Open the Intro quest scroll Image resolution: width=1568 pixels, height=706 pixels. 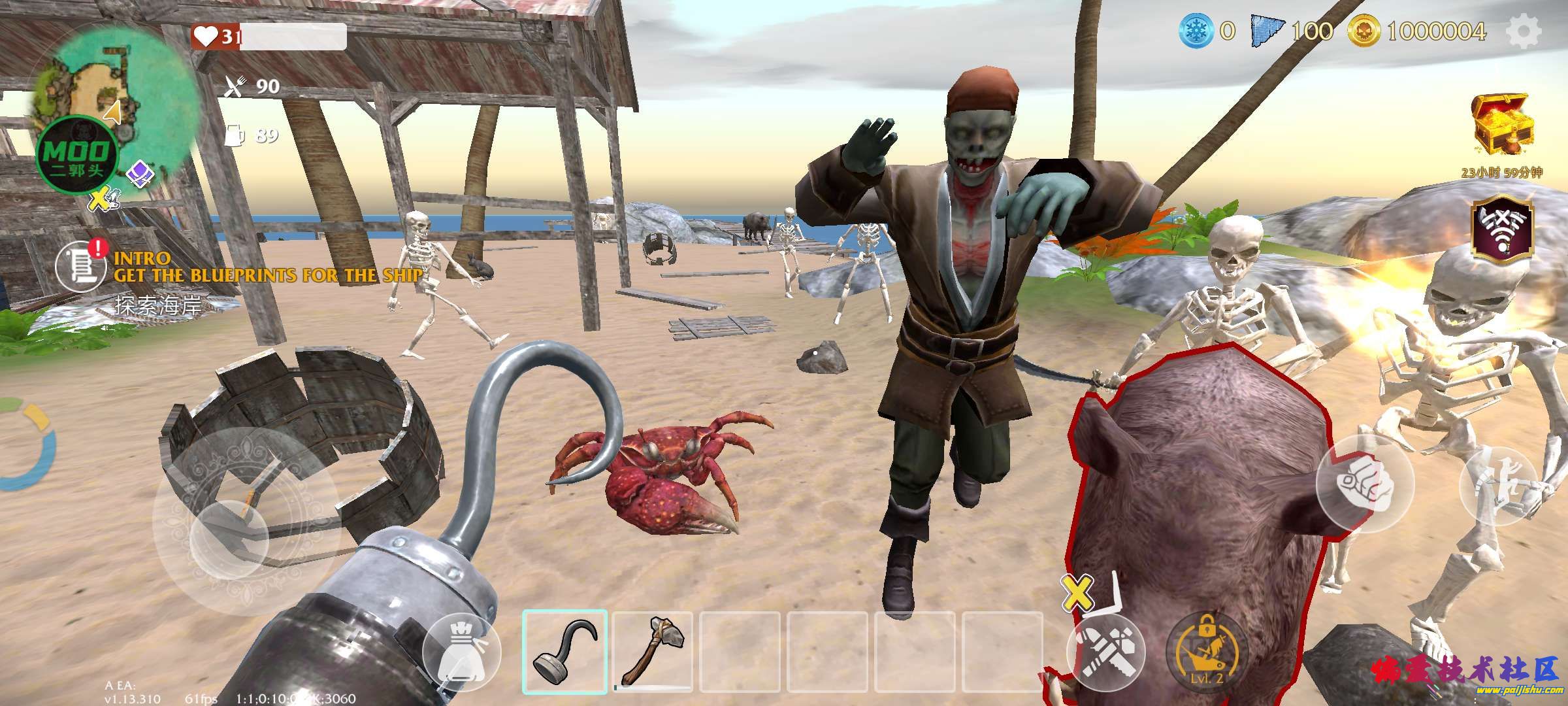pyautogui.click(x=80, y=266)
